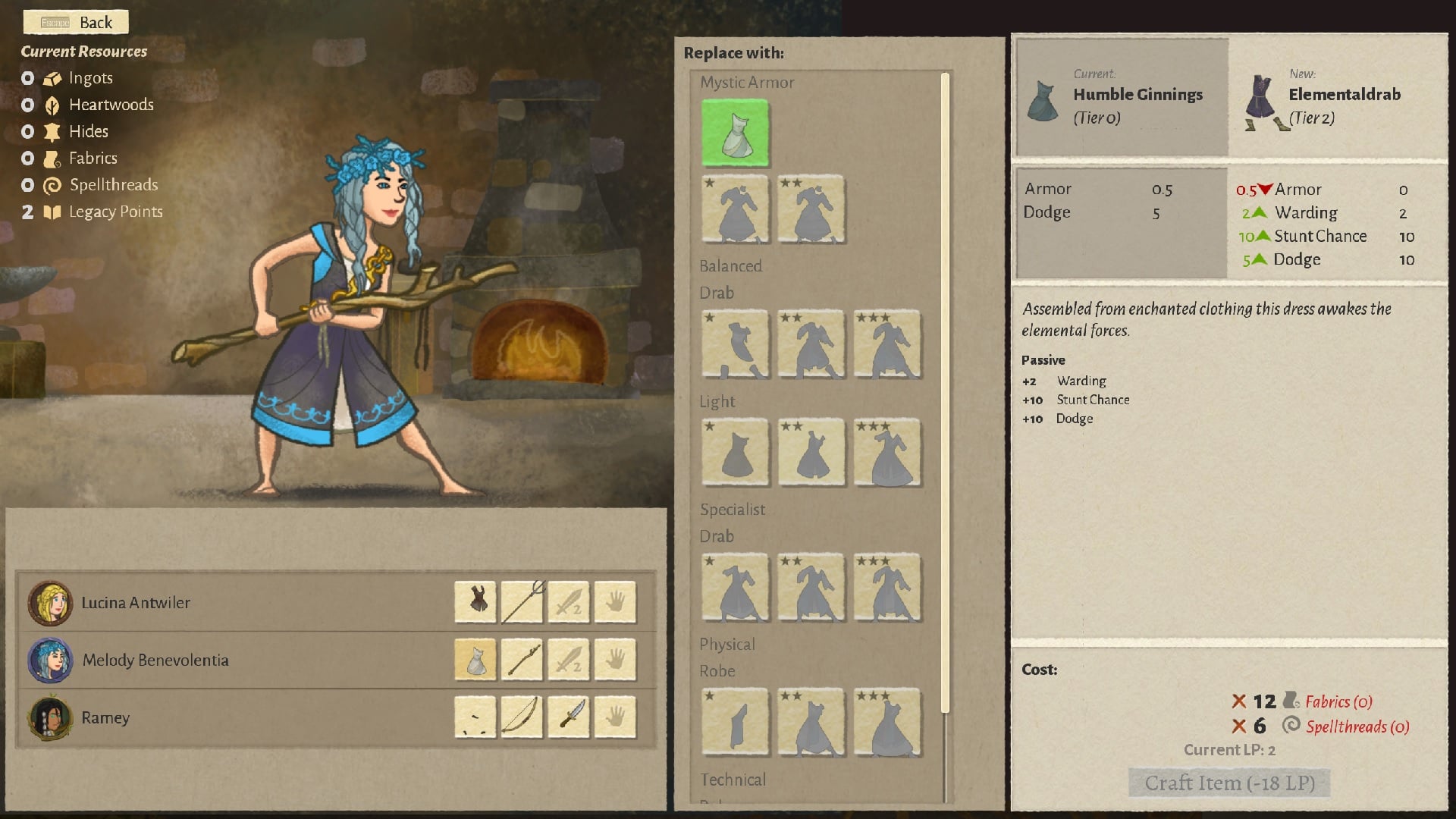Choose Melody Benevolentia's row
The image size is (1456, 819).
tap(155, 661)
